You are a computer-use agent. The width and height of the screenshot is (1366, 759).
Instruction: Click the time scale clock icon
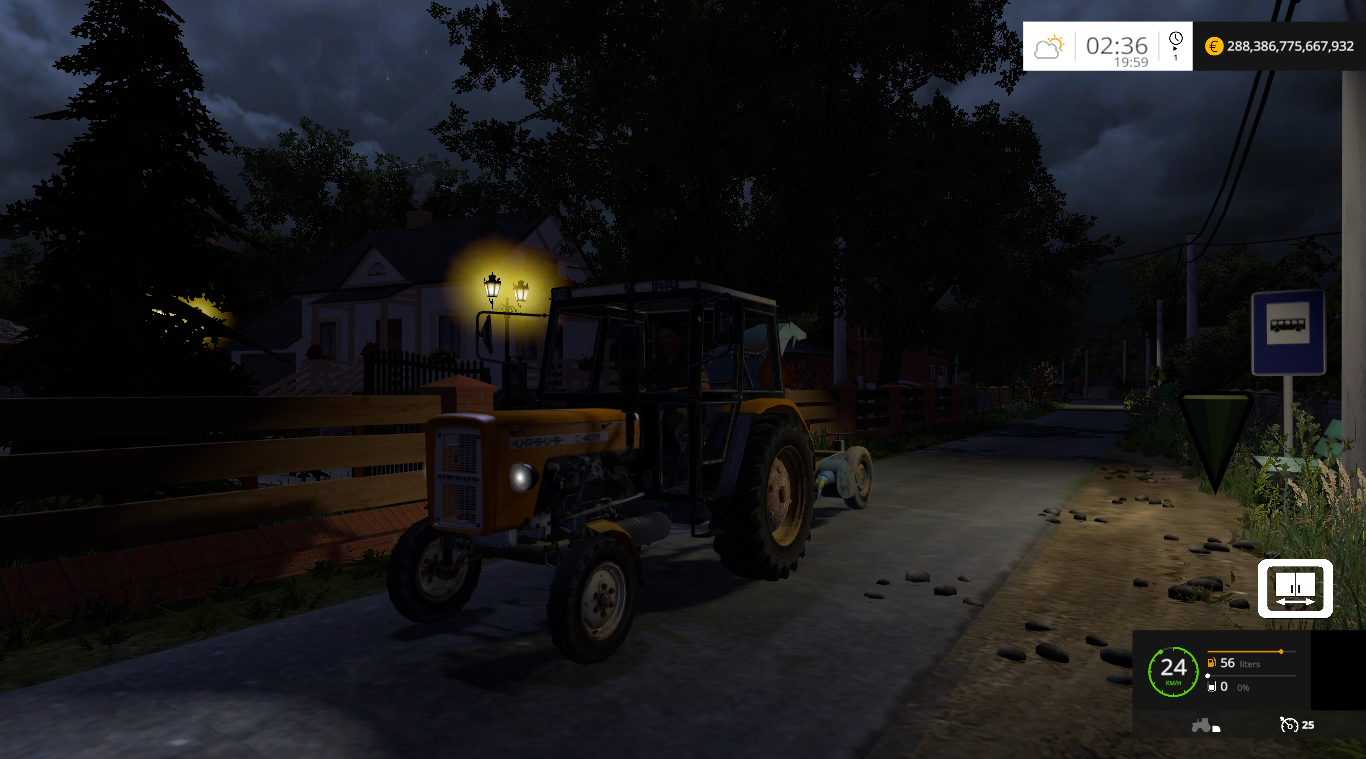[1176, 39]
